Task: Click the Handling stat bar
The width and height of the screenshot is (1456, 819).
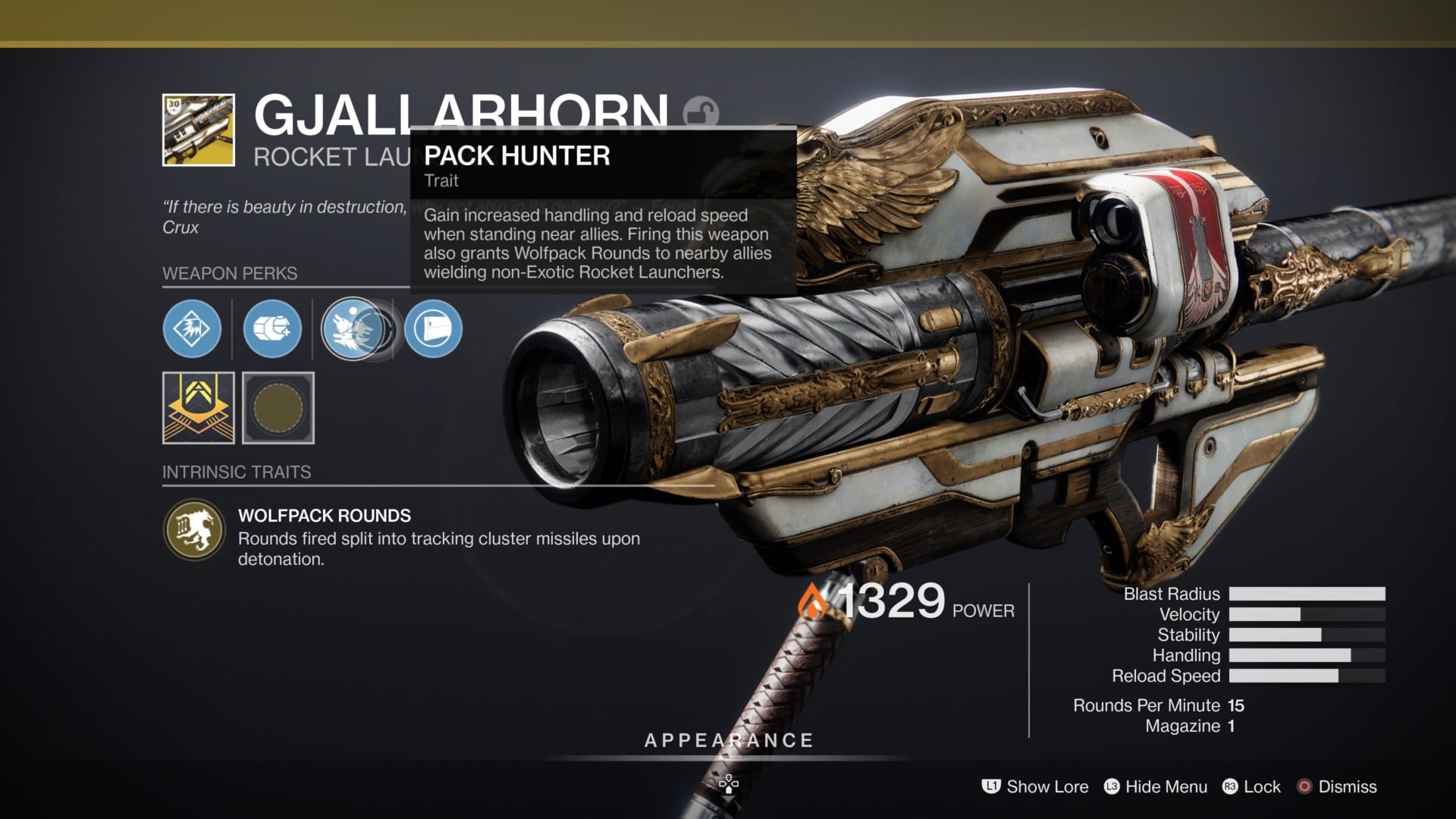Action: 1307,655
